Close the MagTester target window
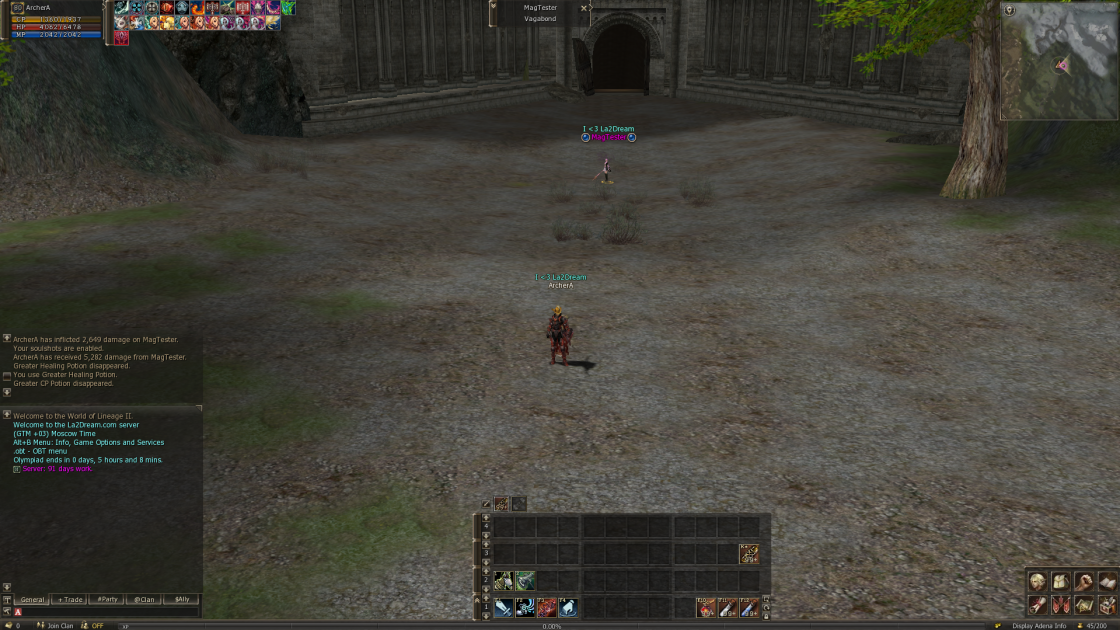1120x630 pixels. click(x=584, y=8)
